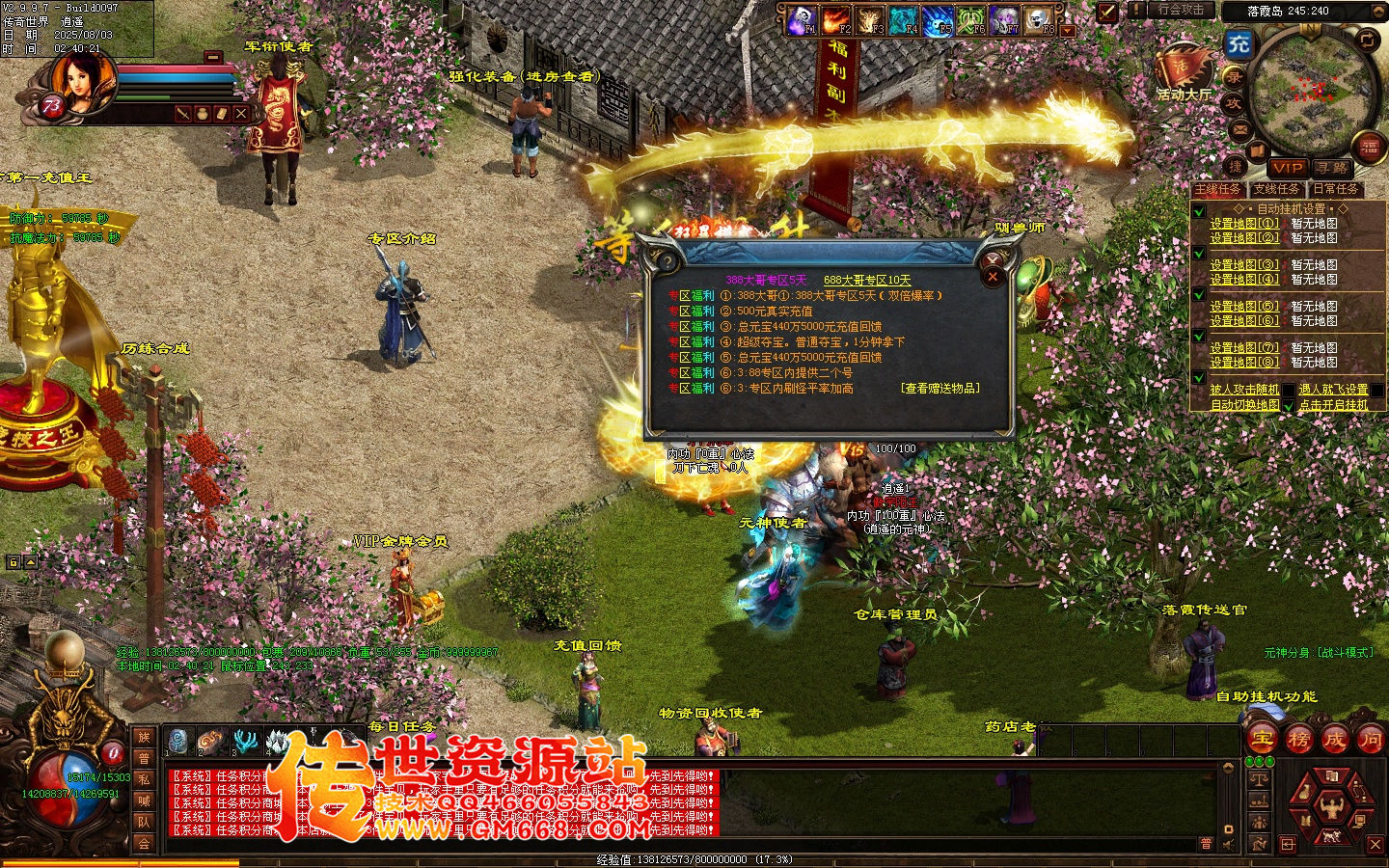1389x868 pixels.
Task: Click the red 福 welfare button
Action: 1370,148
